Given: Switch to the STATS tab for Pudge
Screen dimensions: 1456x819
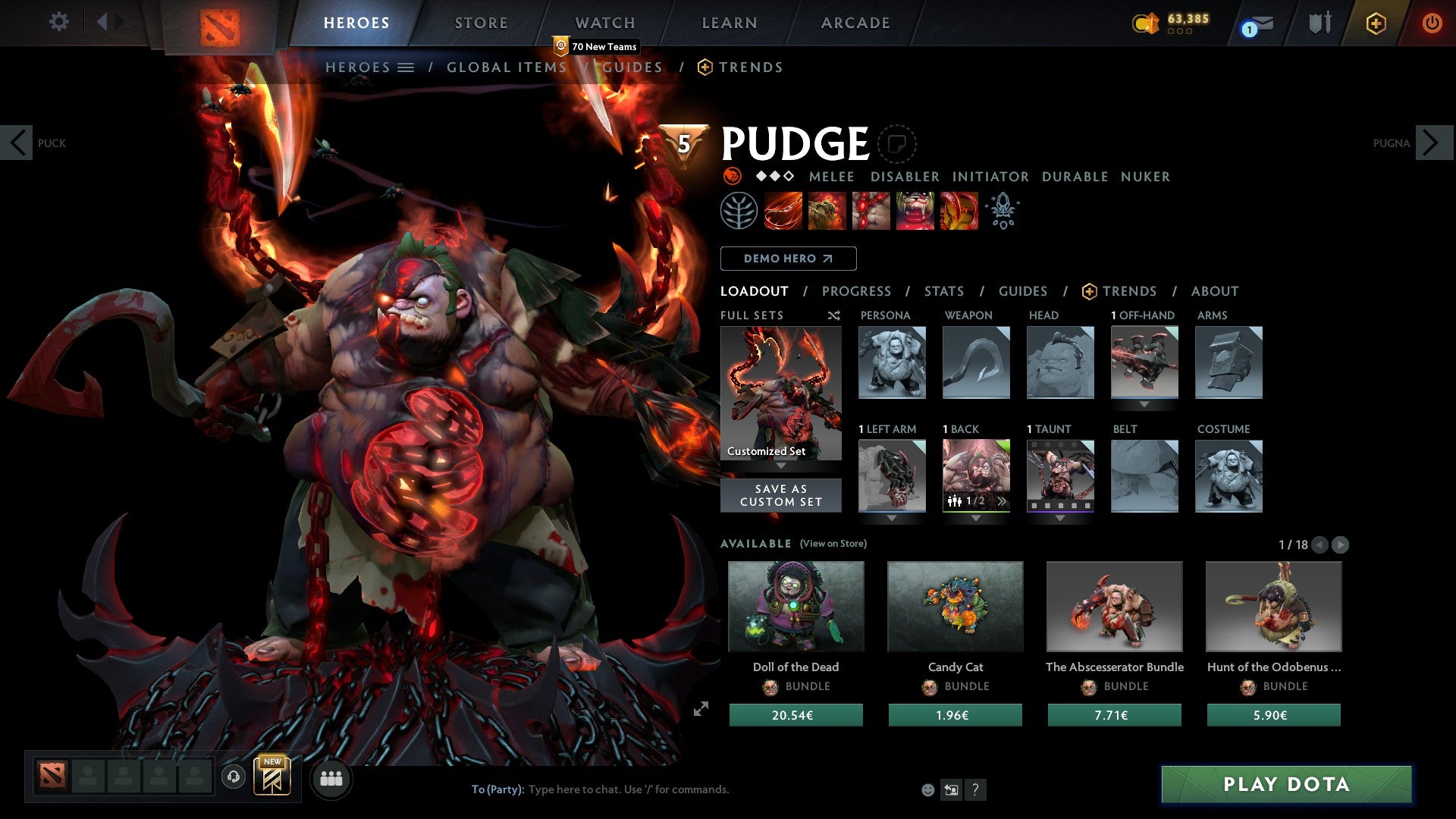Looking at the screenshot, I should [943, 290].
